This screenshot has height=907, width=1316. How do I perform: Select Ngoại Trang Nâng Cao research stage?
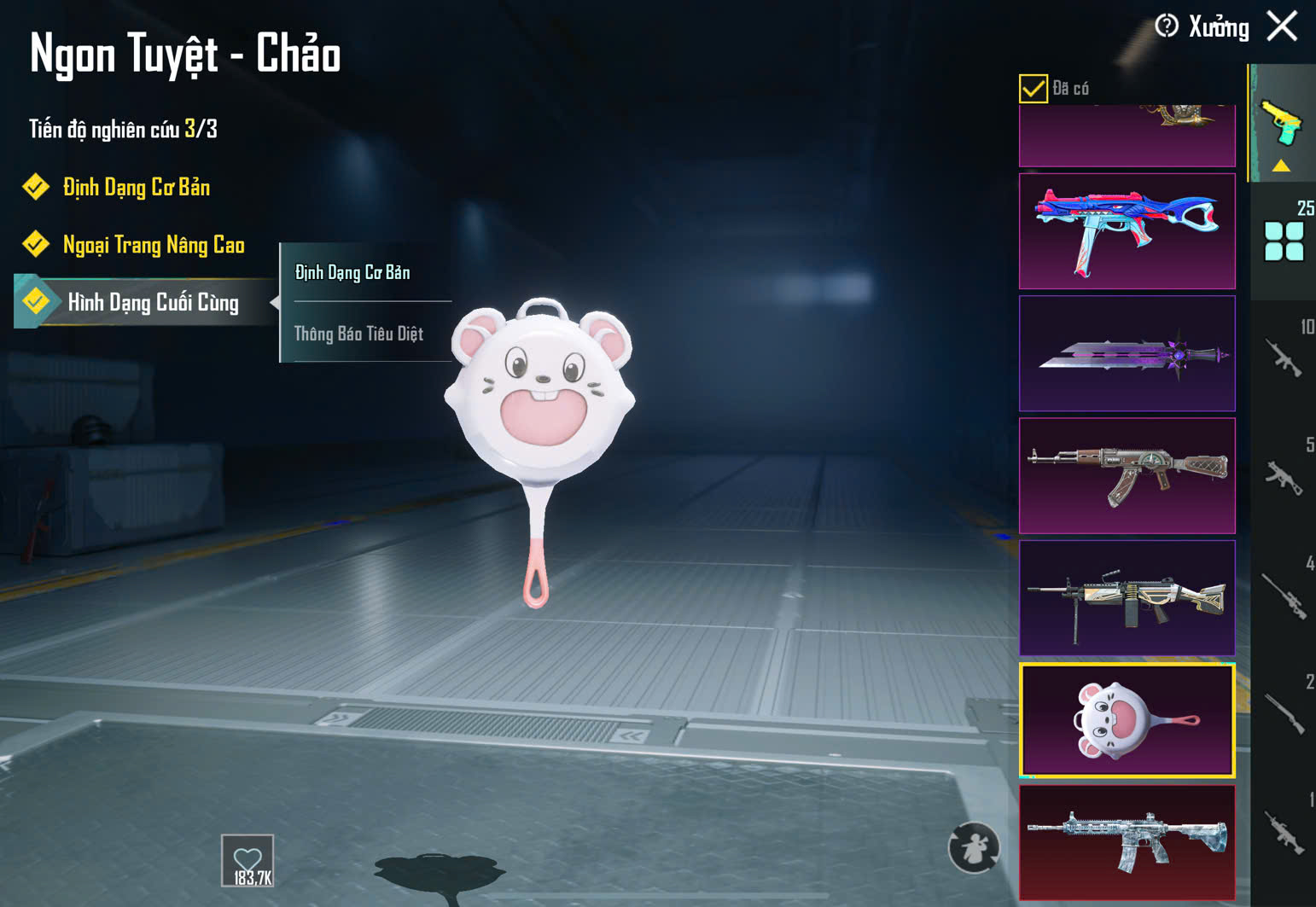point(153,245)
